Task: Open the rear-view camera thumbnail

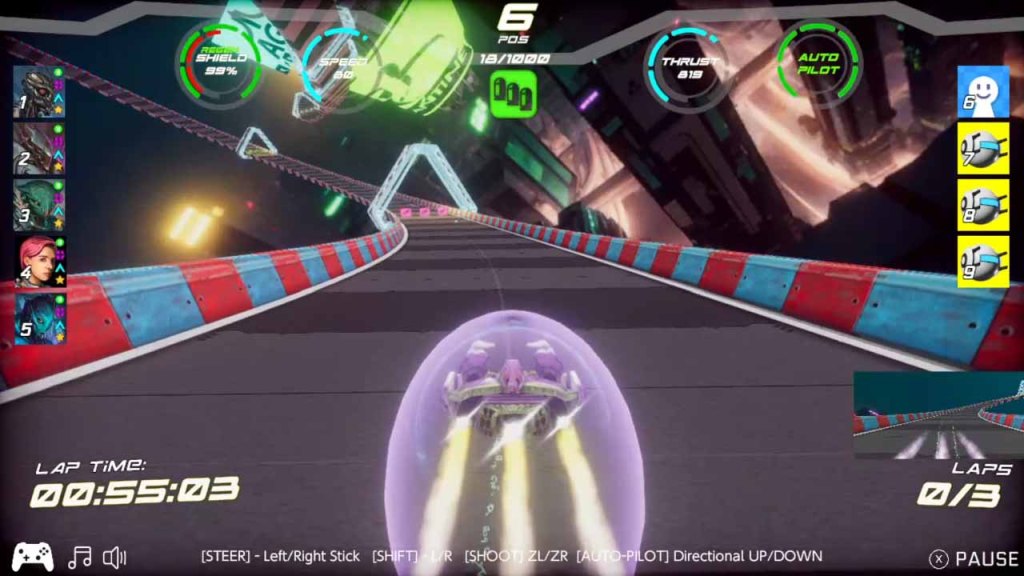Action: click(938, 415)
